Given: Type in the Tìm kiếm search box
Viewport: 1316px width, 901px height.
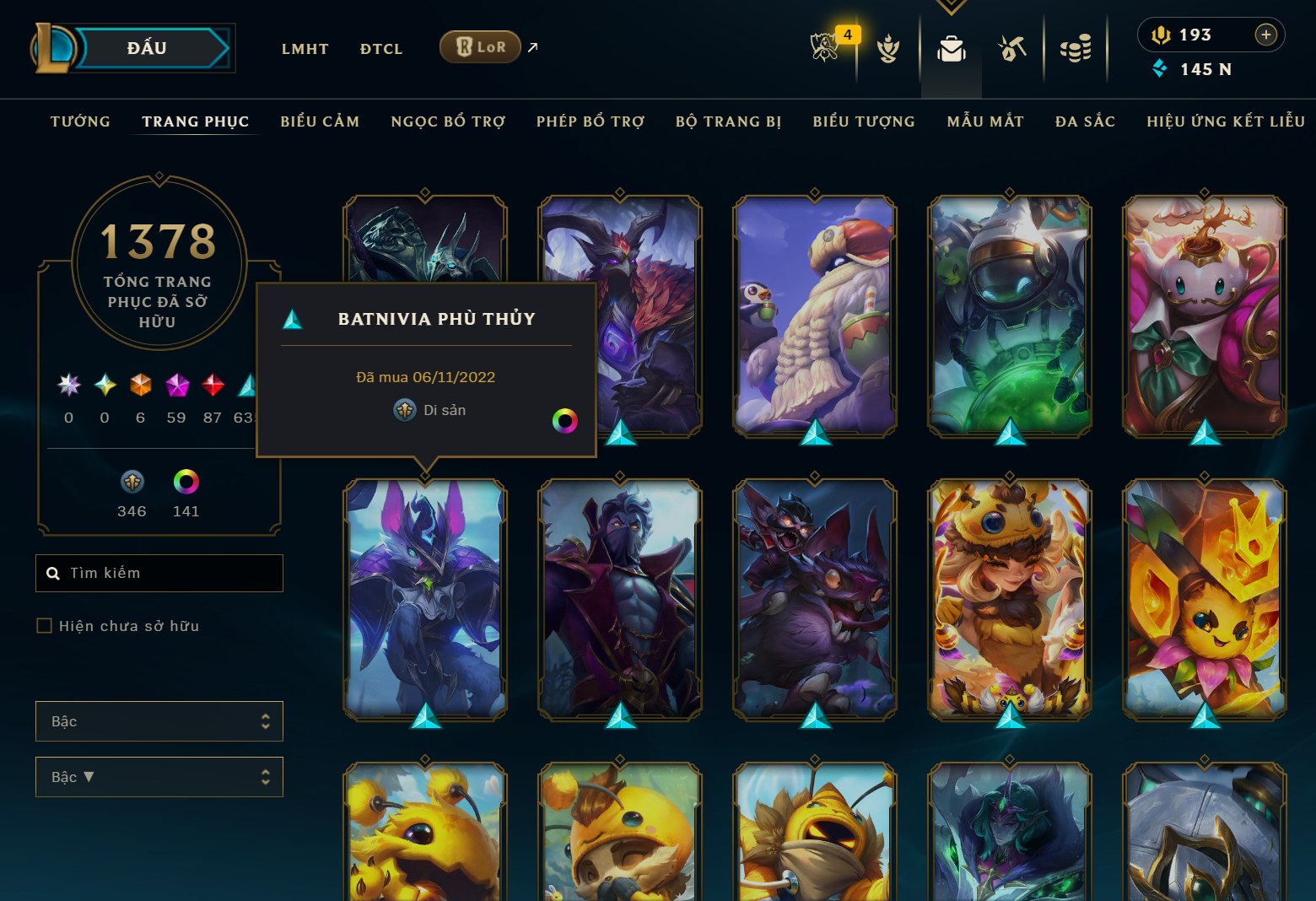Looking at the screenshot, I should coord(169,574).
